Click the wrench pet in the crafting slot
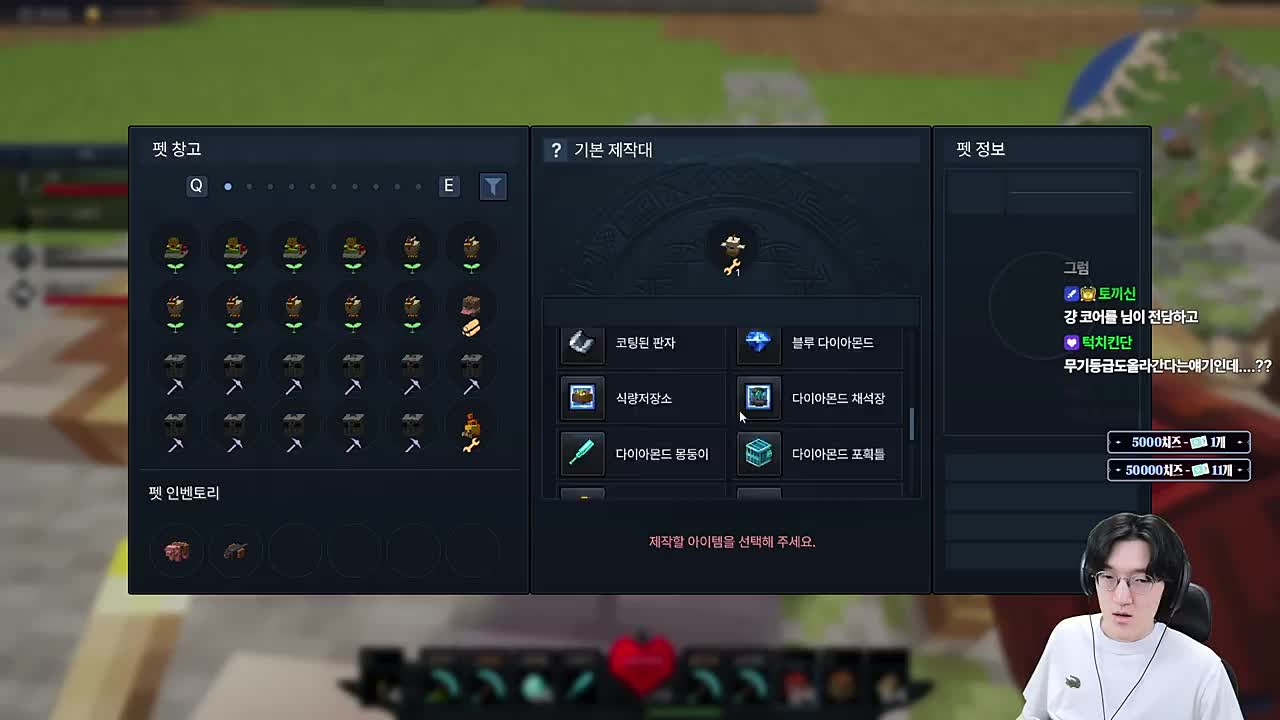The height and width of the screenshot is (720, 1280). click(x=731, y=250)
